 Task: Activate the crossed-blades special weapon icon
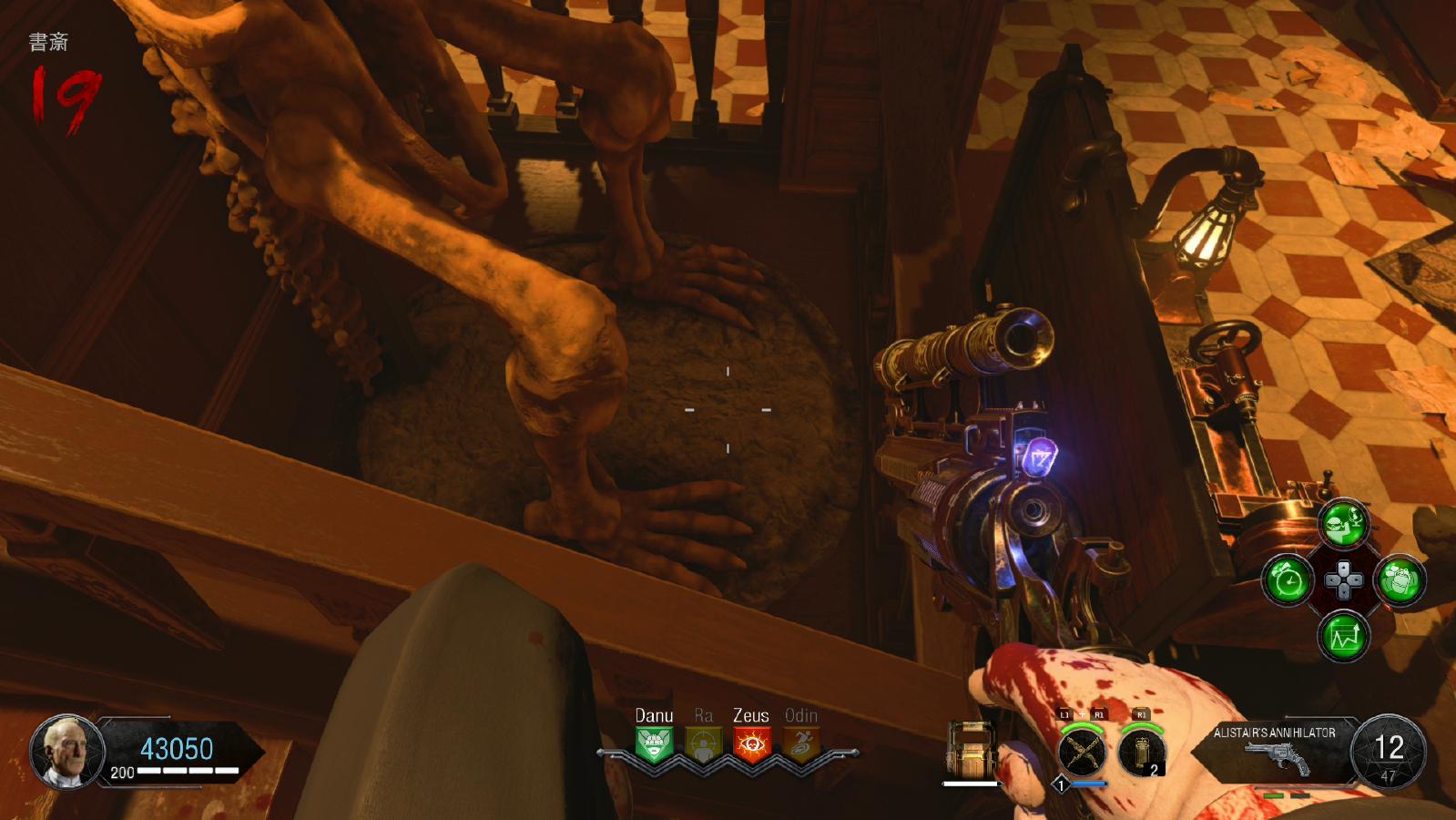click(1083, 753)
